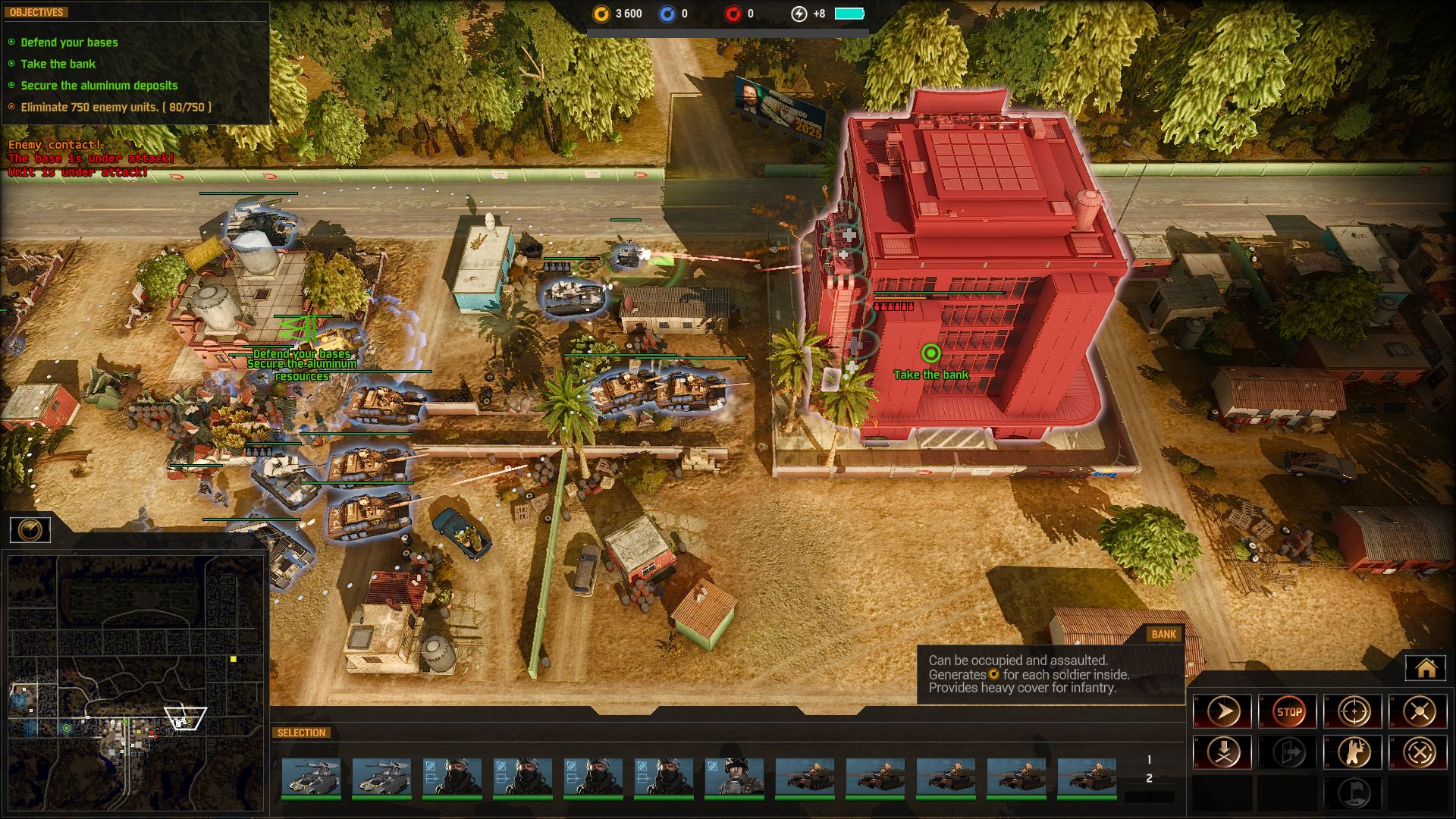Click the home base house icon
The image size is (1456, 819).
pos(1426,668)
